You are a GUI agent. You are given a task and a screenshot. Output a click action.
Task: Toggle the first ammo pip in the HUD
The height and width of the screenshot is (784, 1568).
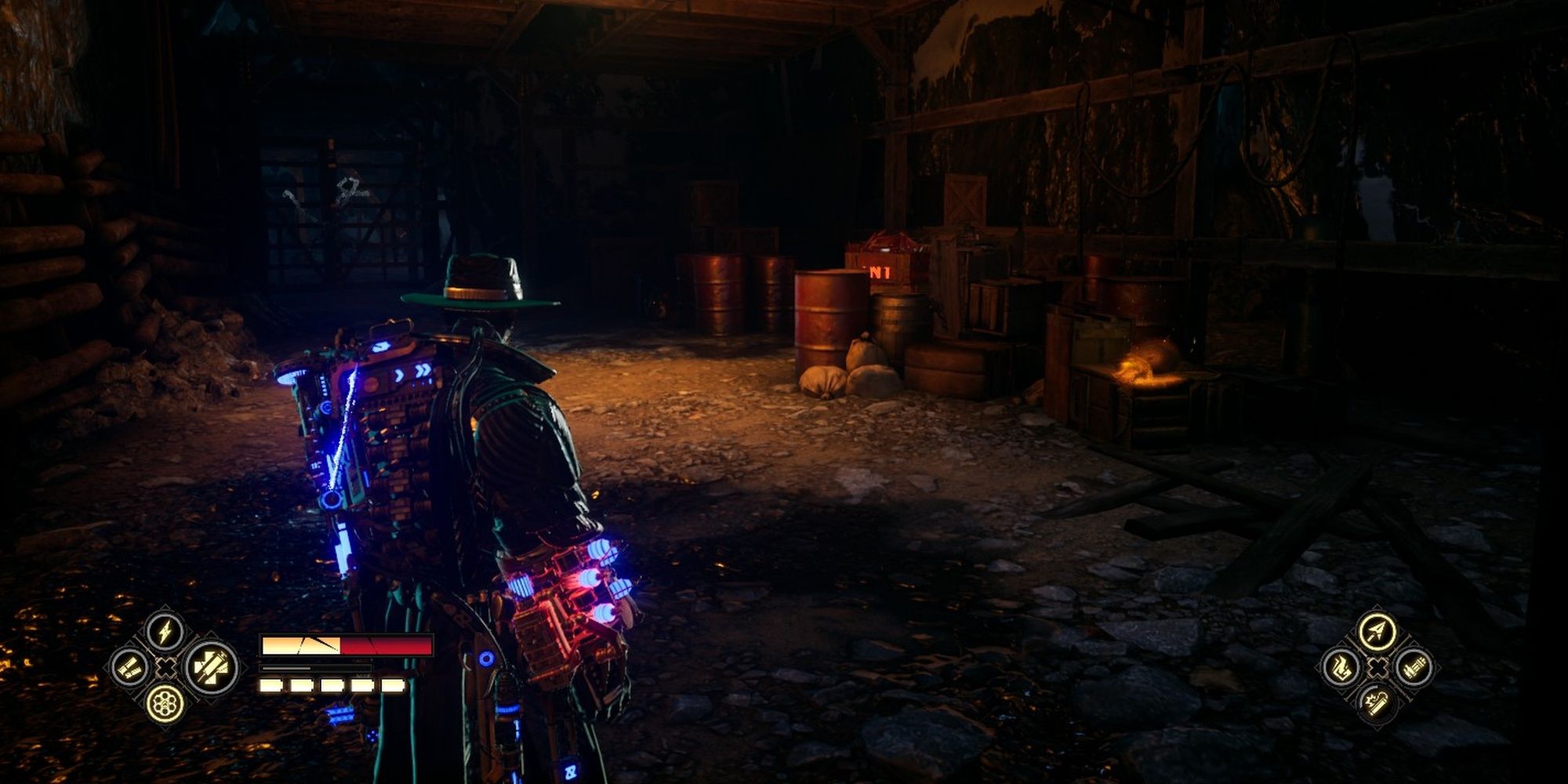pyautogui.click(x=271, y=684)
